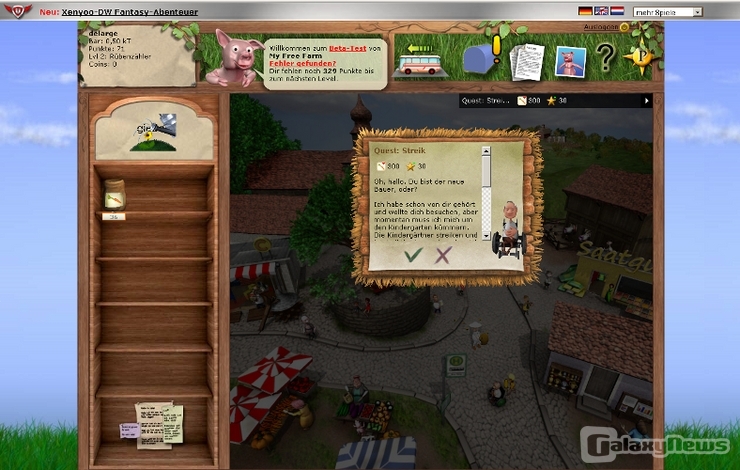Log out using the Ausloggen link
The width and height of the screenshot is (740, 470).
click(x=599, y=27)
